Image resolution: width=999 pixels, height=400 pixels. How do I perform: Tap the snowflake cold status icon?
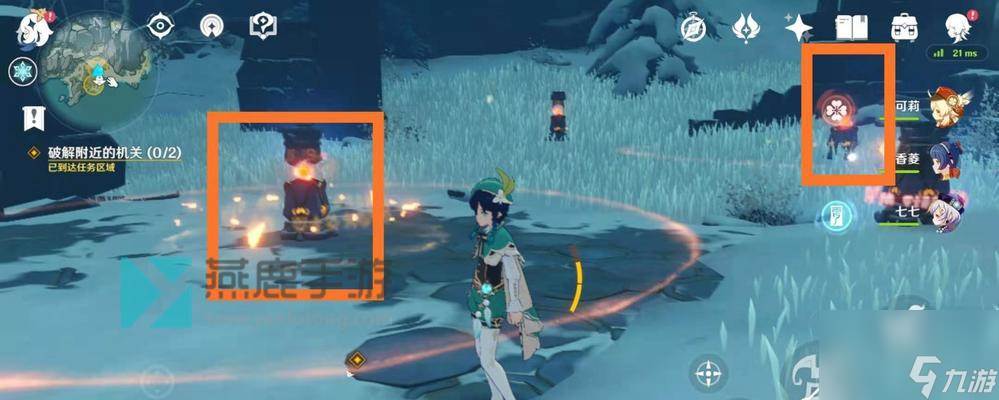[23, 72]
